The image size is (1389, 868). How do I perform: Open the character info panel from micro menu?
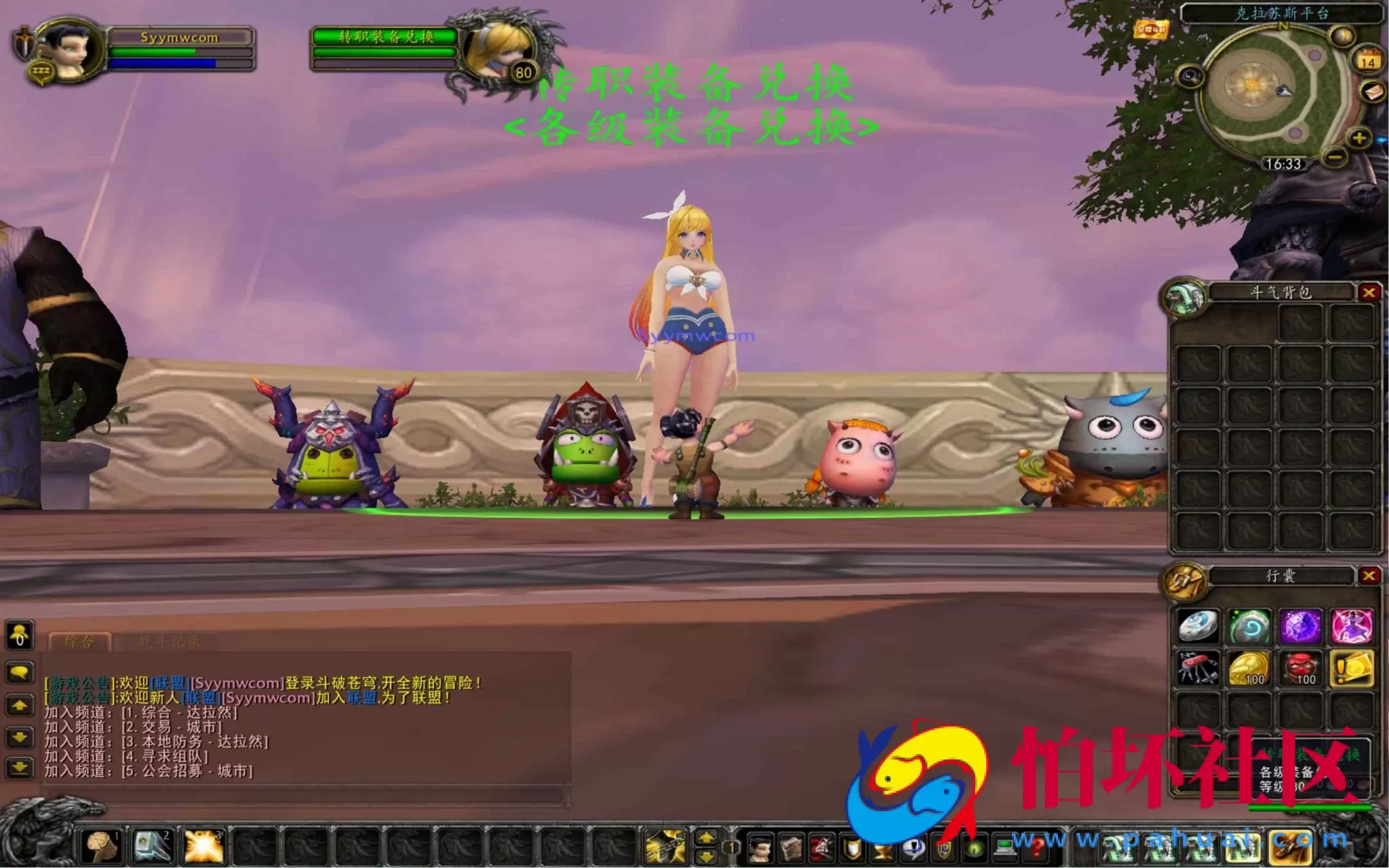(759, 849)
